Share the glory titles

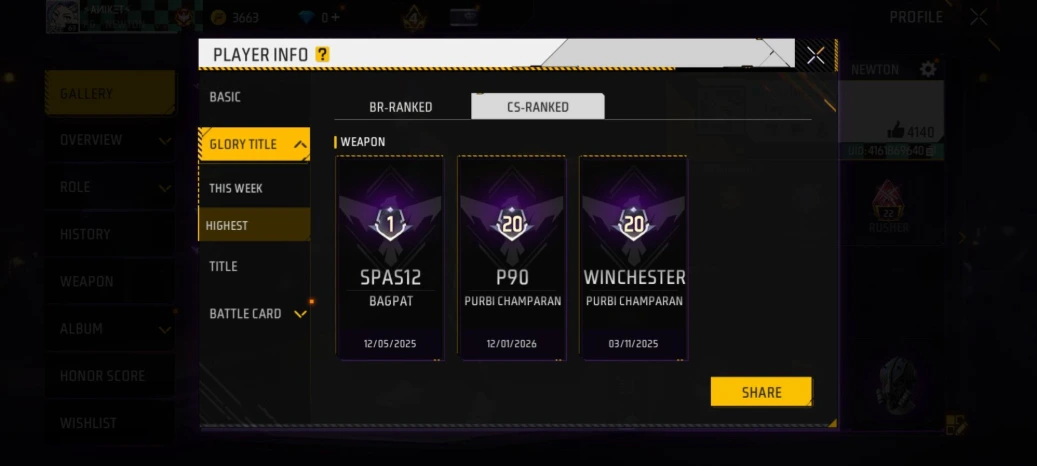click(761, 392)
